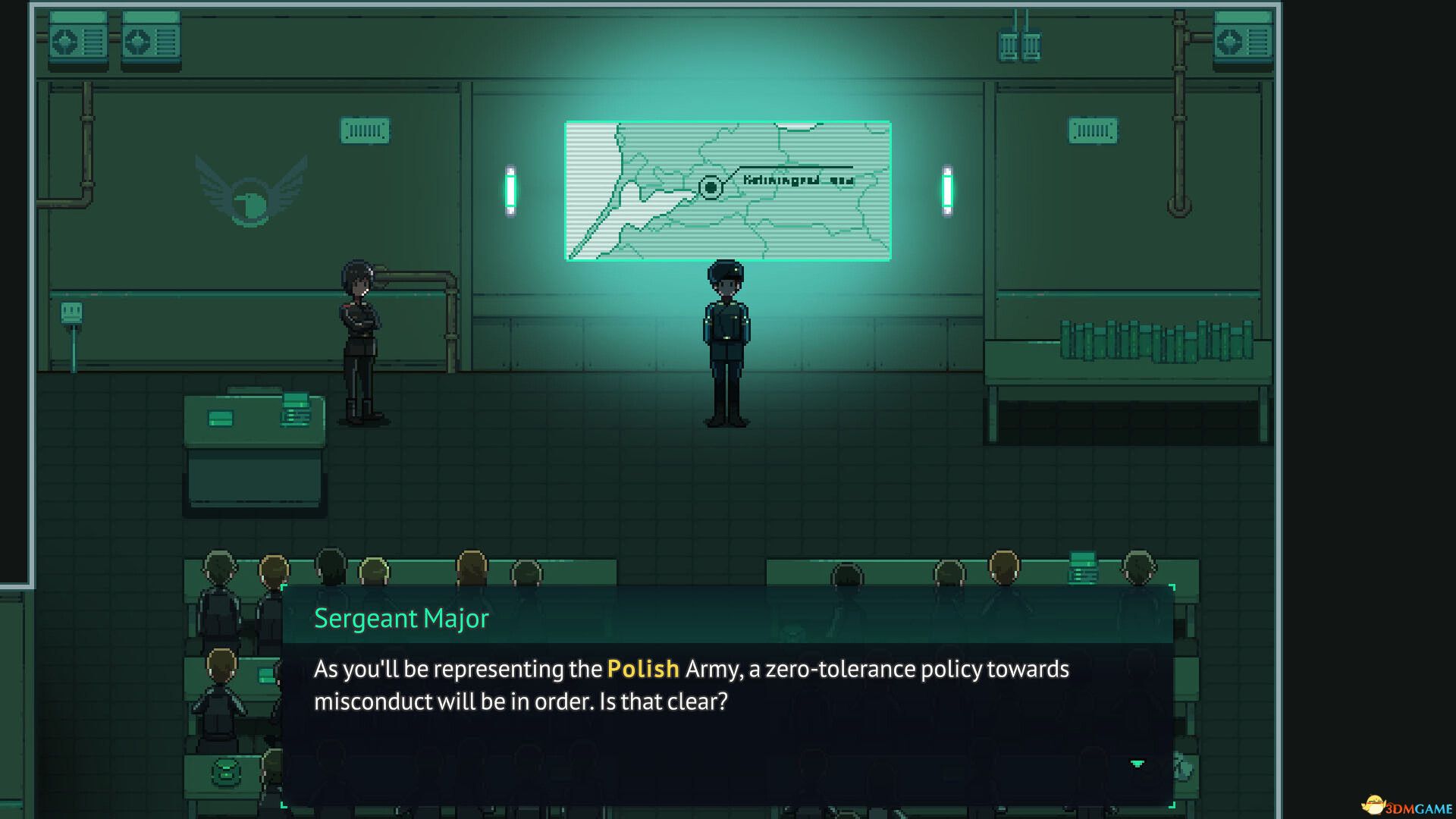Advance dialogue with the down arrow indicator
The height and width of the screenshot is (819, 1456).
pos(1137,764)
